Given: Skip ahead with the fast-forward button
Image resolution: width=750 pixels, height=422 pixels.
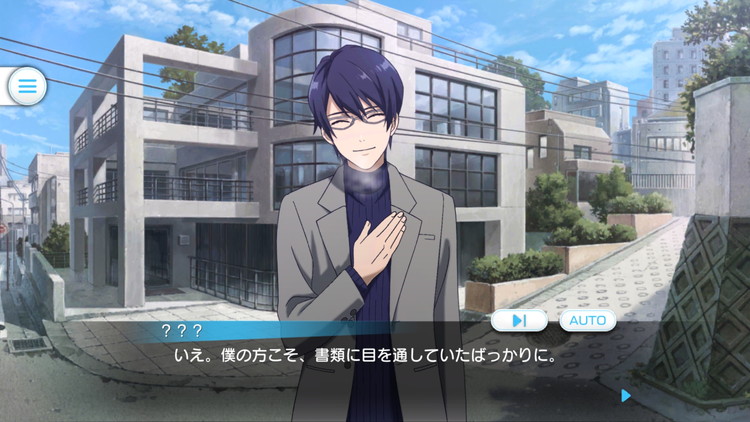Looking at the screenshot, I should point(520,320).
